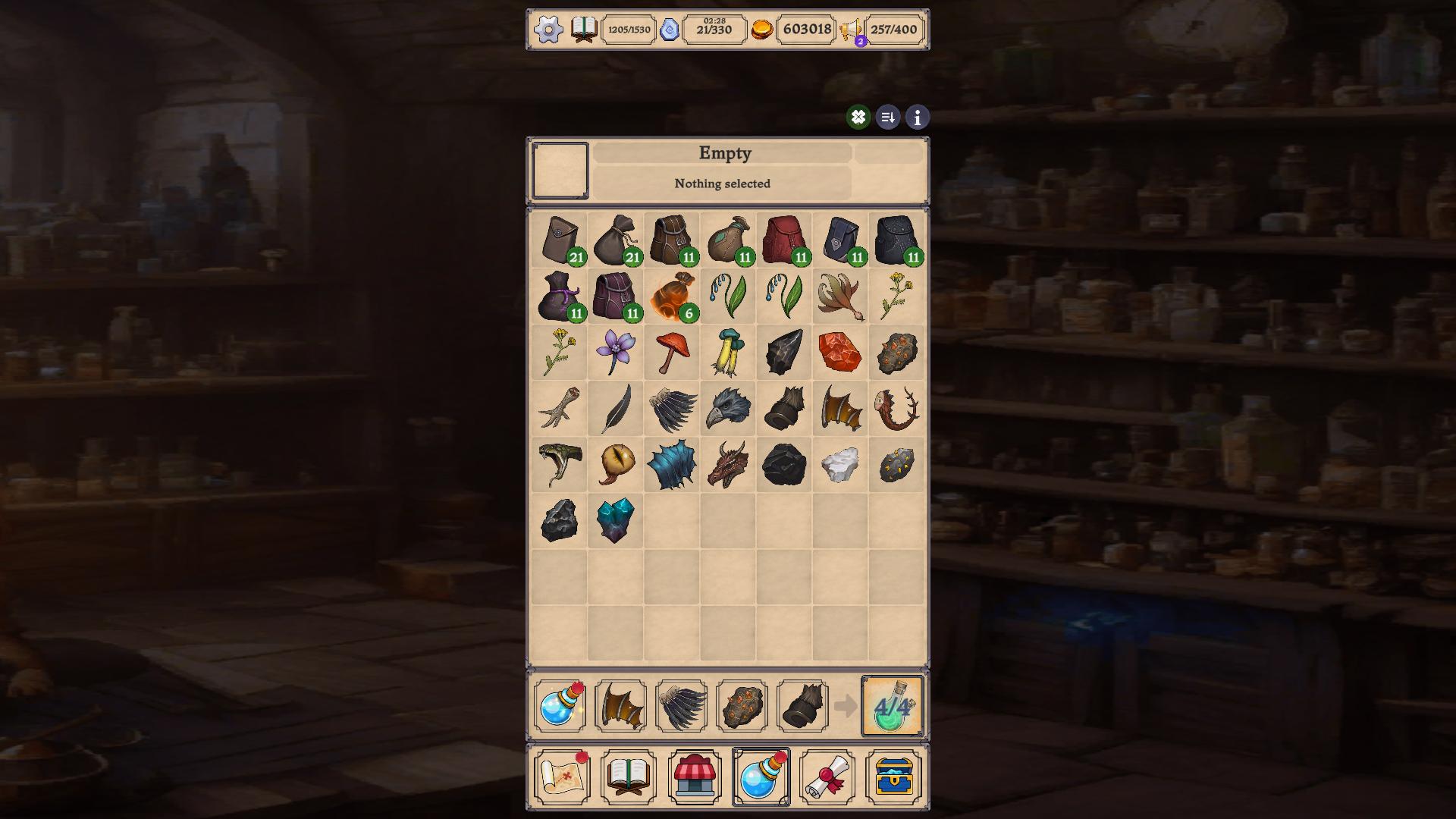Open the settings gear icon

[548, 30]
